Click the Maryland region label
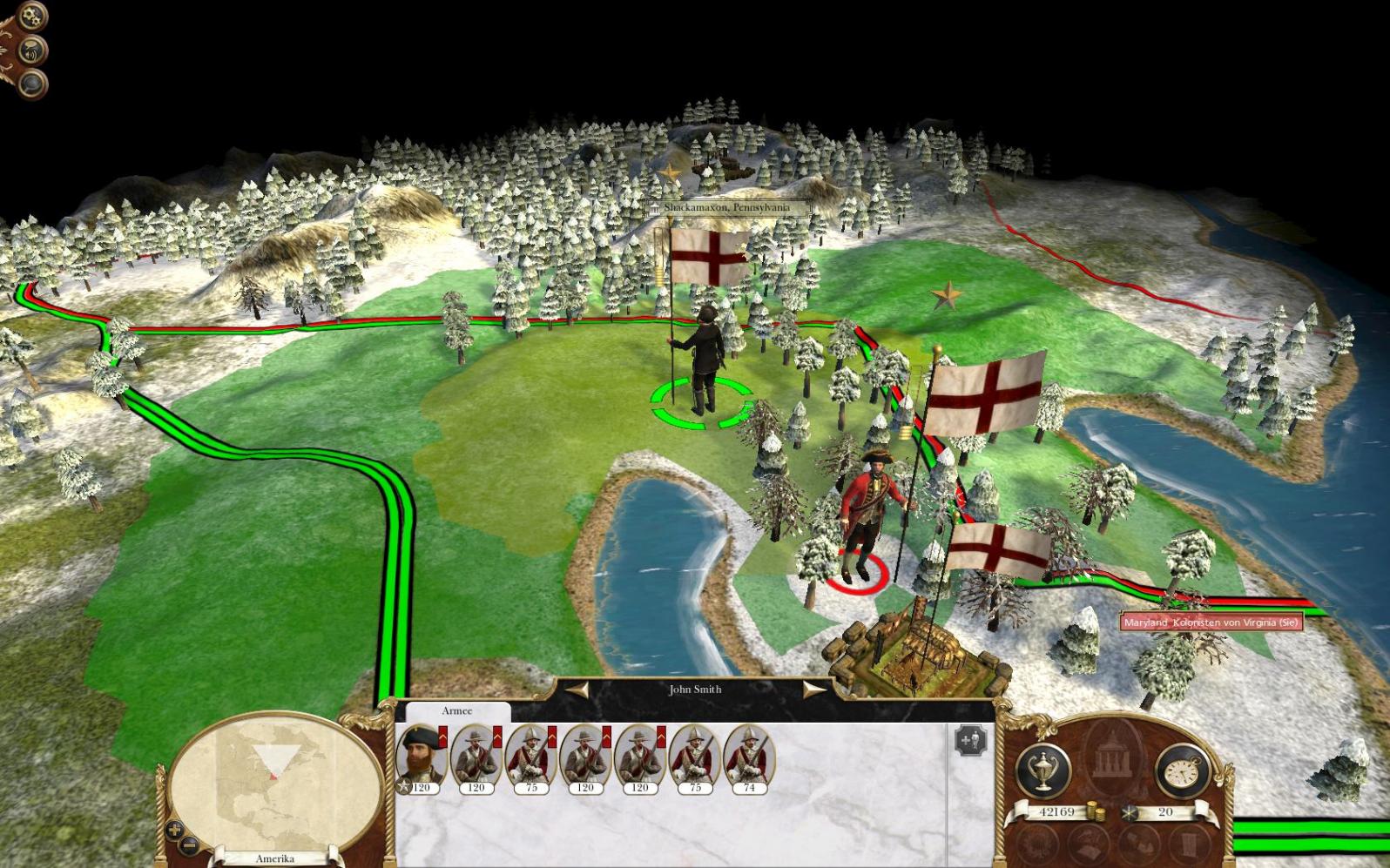Viewport: 1390px width, 868px height. pos(1211,622)
